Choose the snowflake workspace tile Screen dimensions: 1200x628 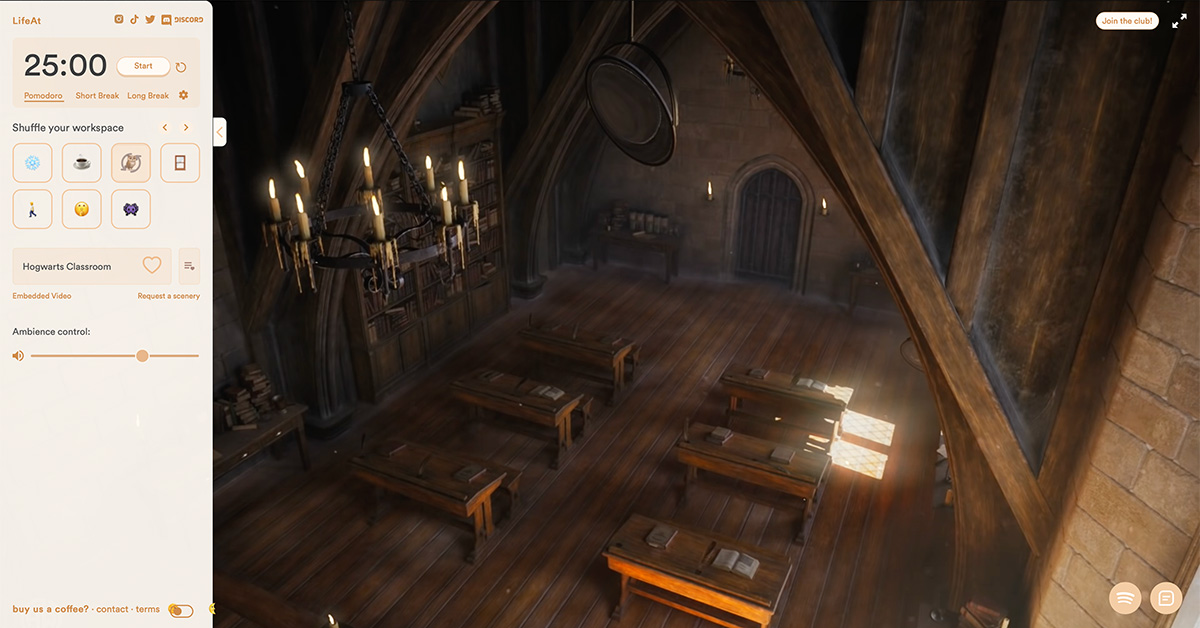32,163
